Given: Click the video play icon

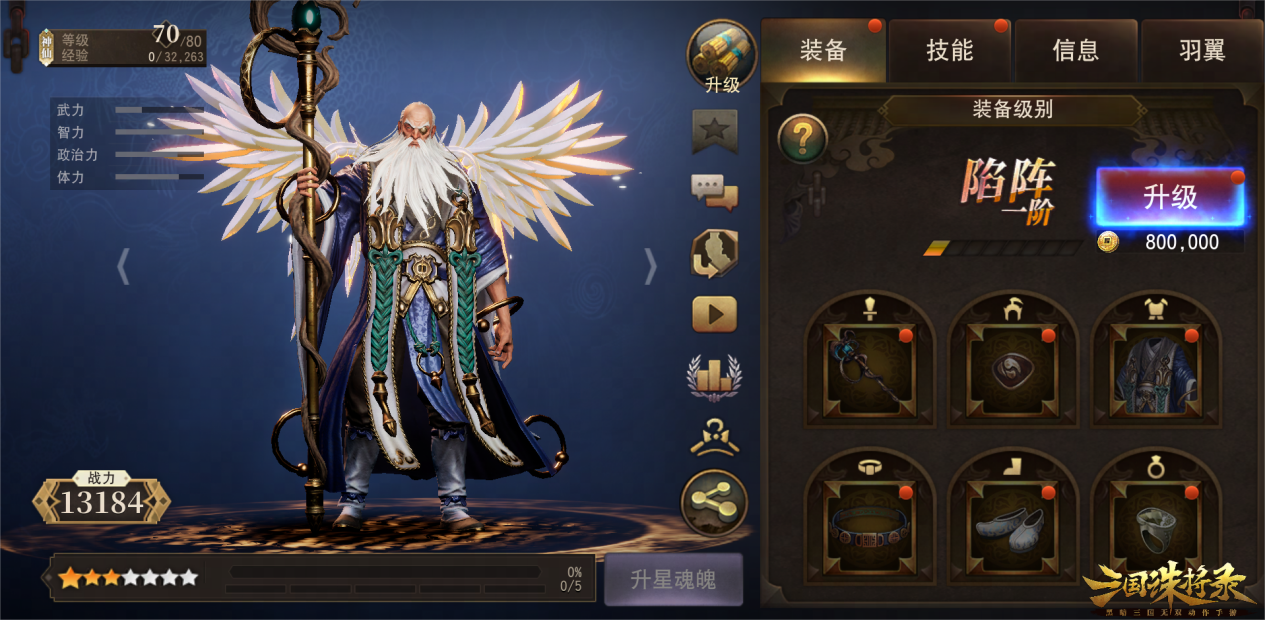Looking at the screenshot, I should coord(715,314).
